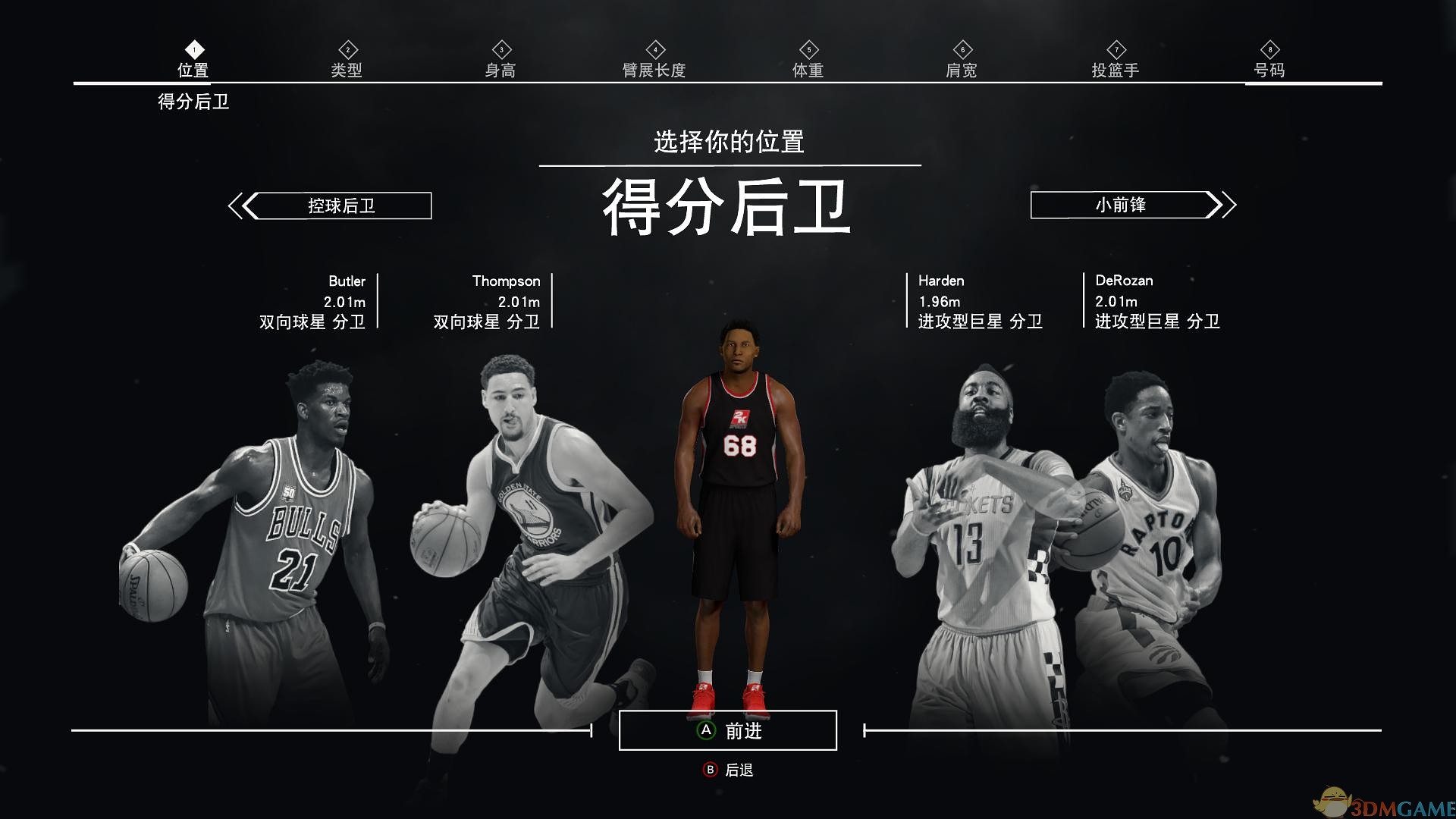The image size is (1456, 819).
Task: Click the progress bar under the step icons
Action: tap(728, 82)
